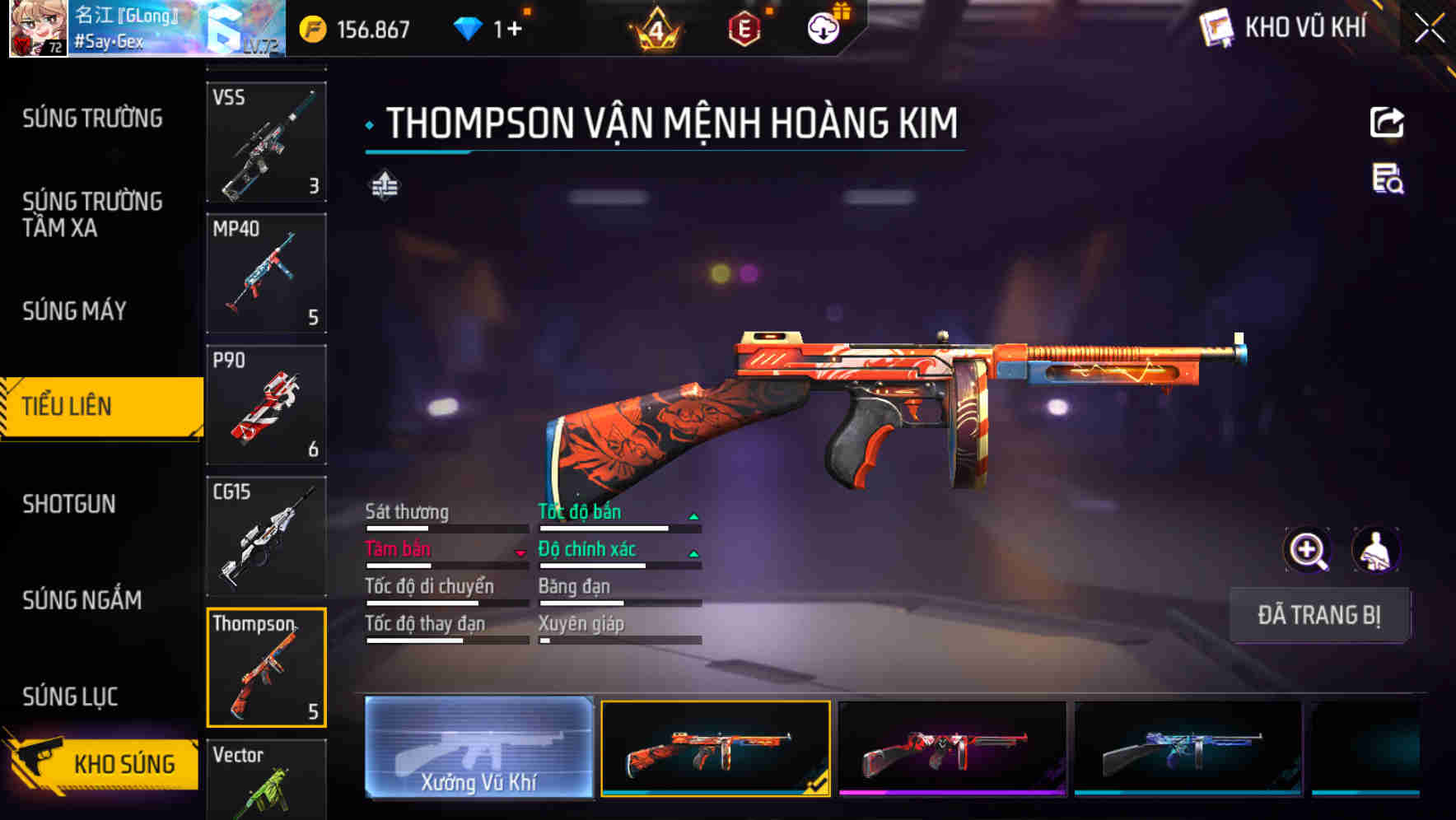Click the diamond currency icon
This screenshot has width=1456, height=820.
[469, 26]
